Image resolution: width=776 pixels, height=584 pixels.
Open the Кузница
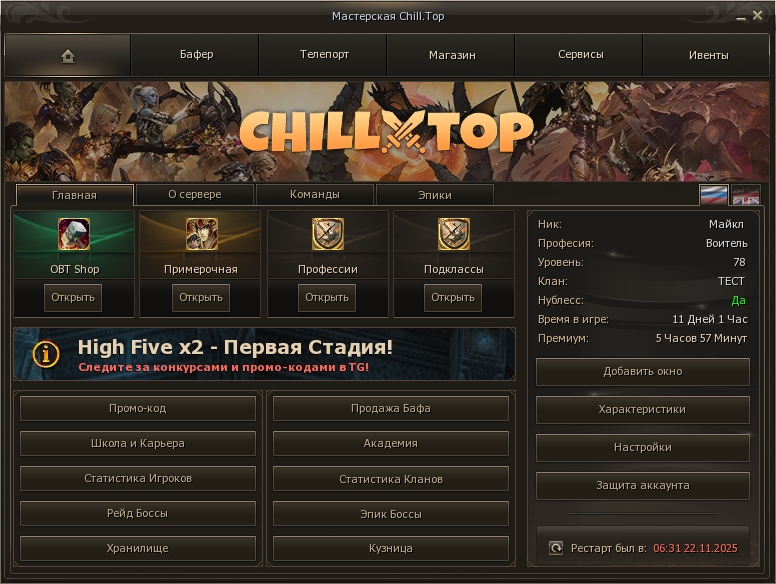(390, 549)
